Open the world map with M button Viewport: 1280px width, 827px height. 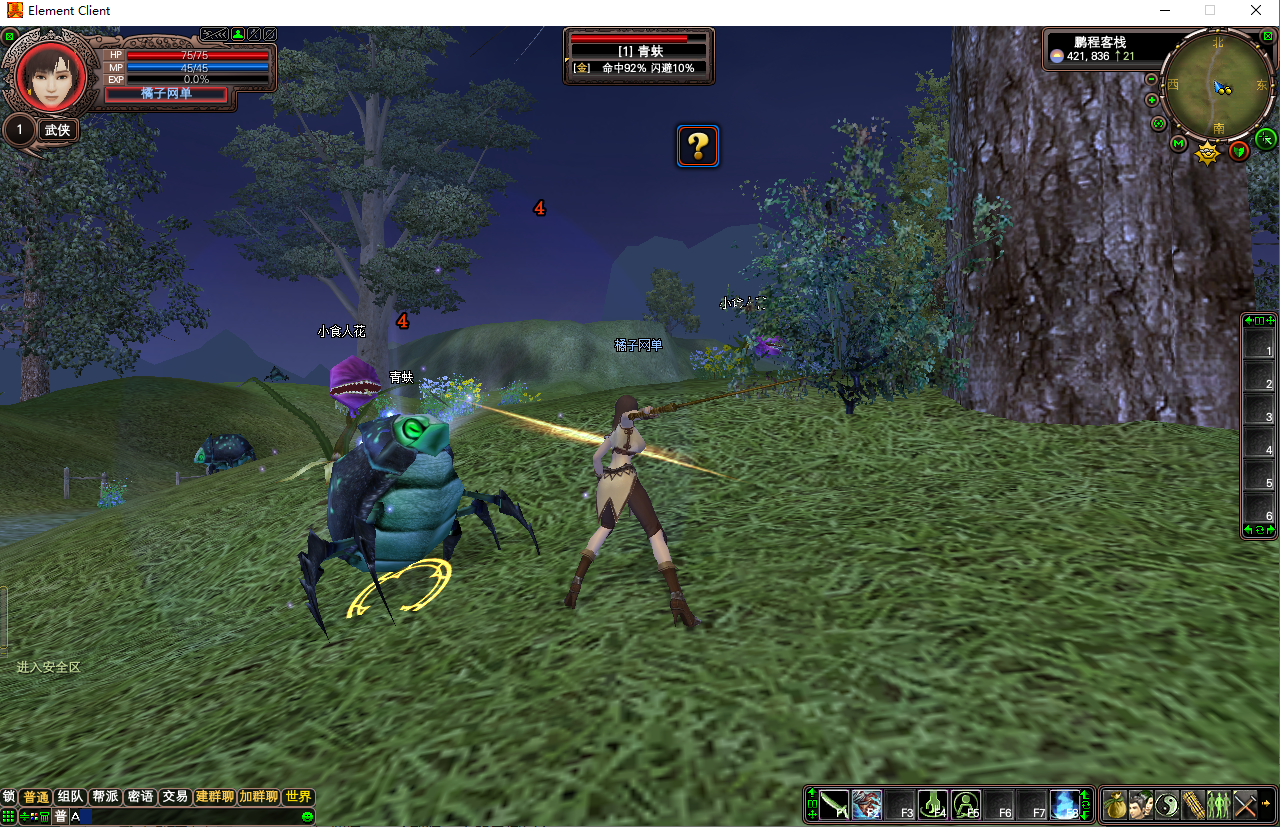point(1178,144)
